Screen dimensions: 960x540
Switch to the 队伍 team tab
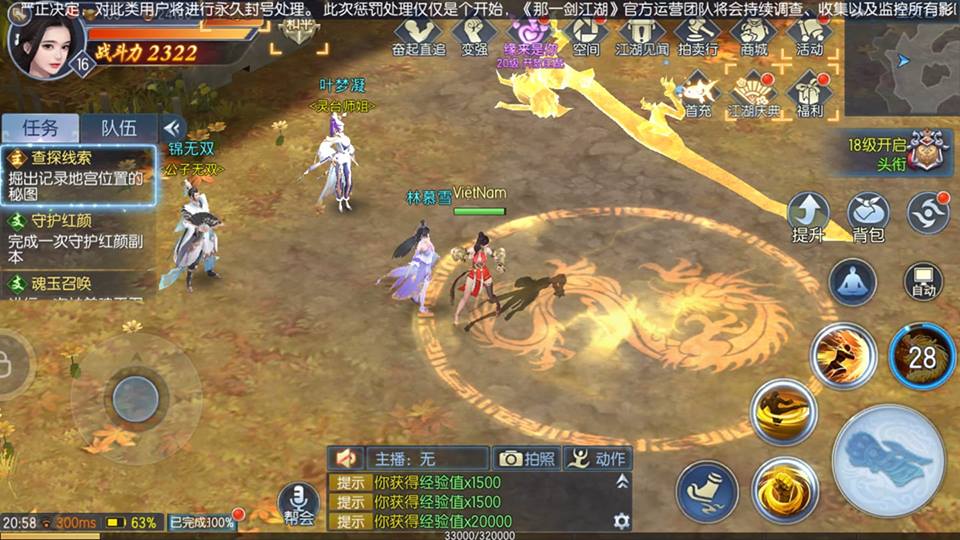[x=119, y=128]
